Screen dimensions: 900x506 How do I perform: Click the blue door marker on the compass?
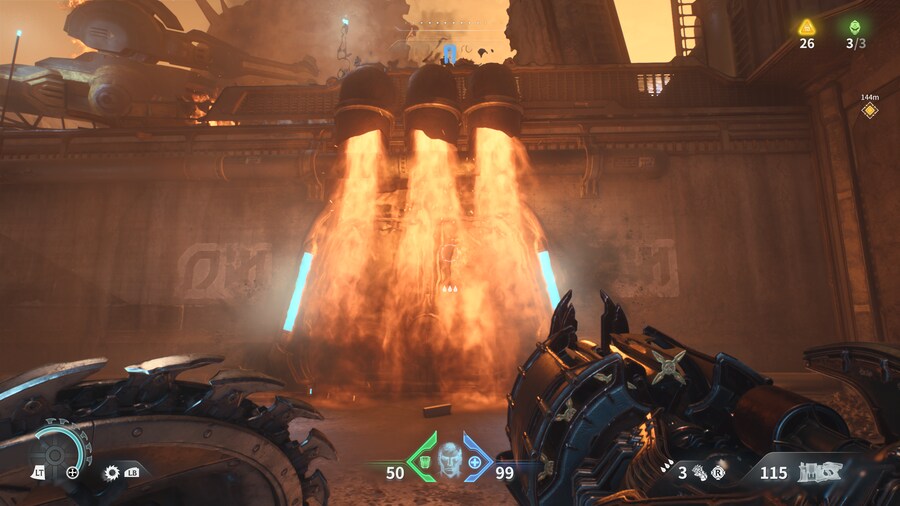click(x=450, y=53)
